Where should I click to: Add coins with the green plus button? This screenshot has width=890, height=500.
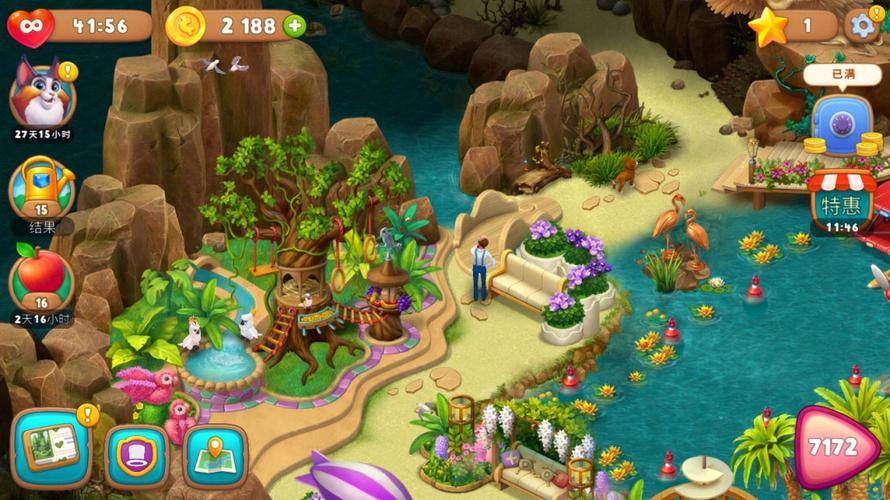[294, 26]
